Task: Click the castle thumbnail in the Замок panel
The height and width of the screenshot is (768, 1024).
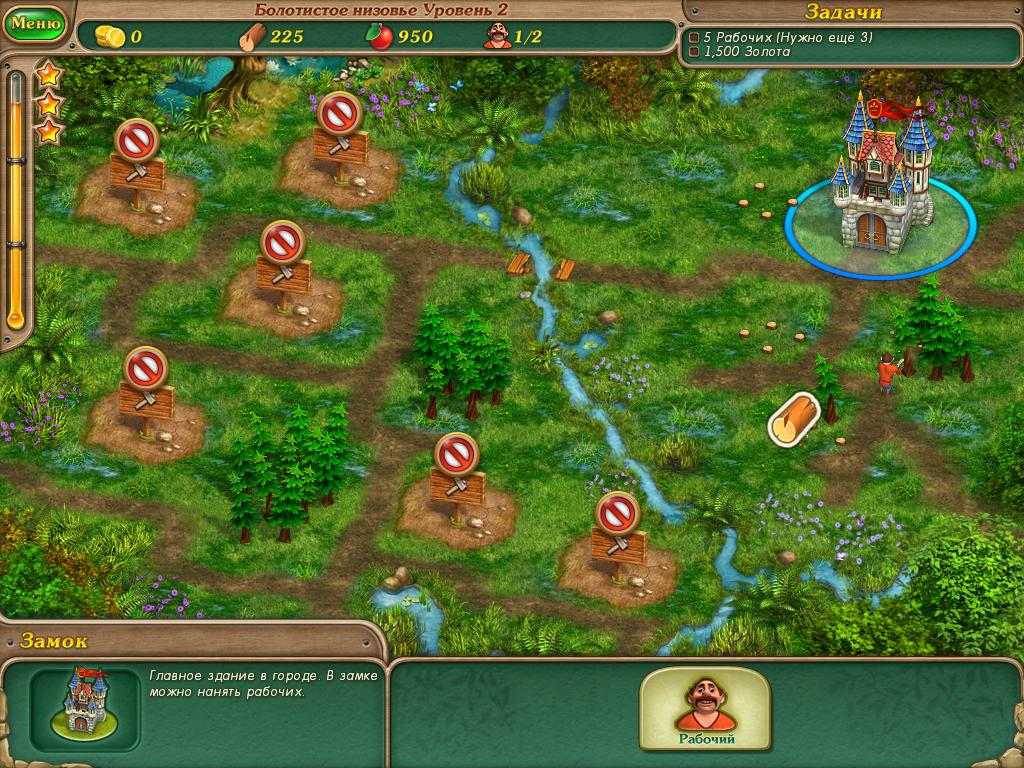Action: click(85, 704)
